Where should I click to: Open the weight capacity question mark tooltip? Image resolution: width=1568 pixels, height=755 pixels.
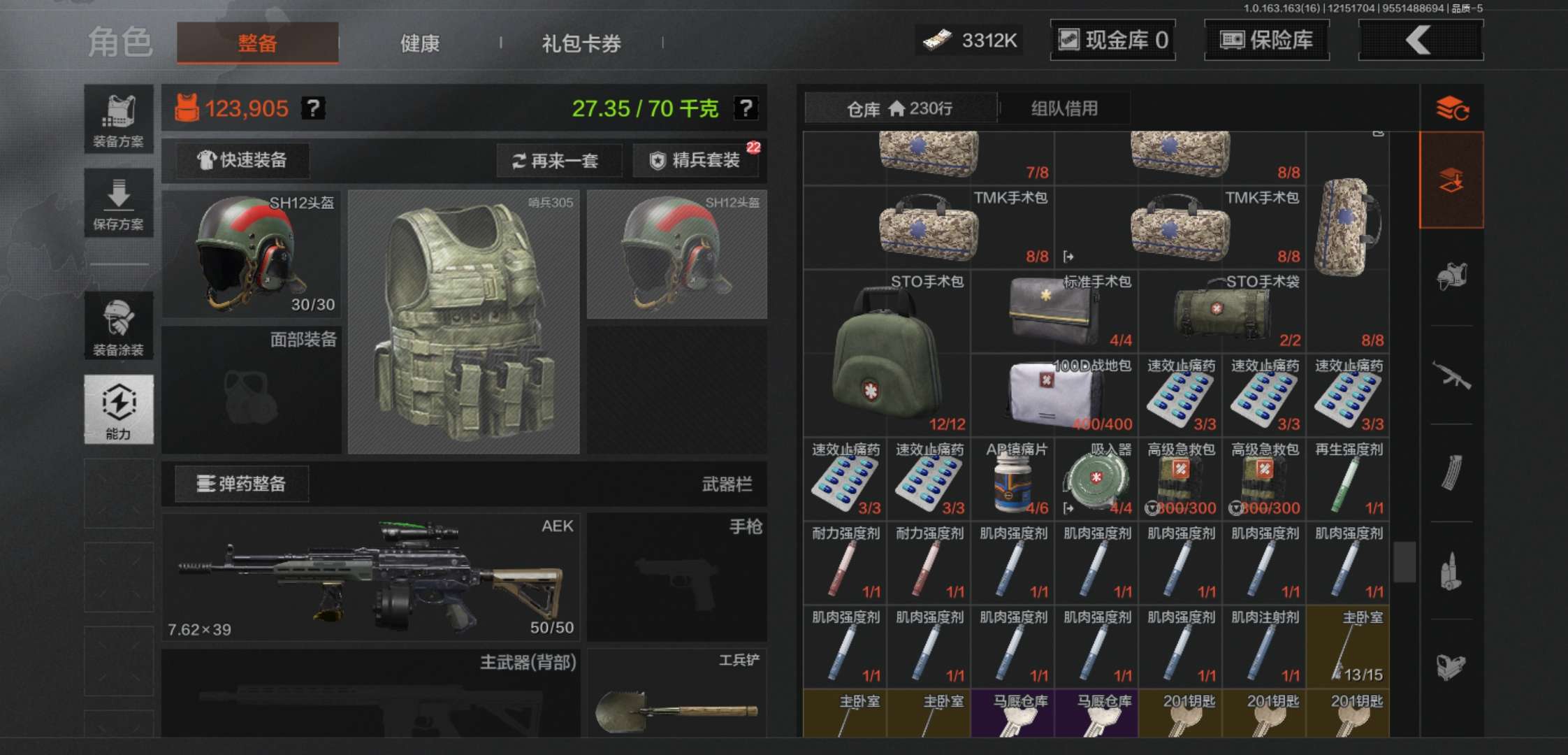[746, 107]
